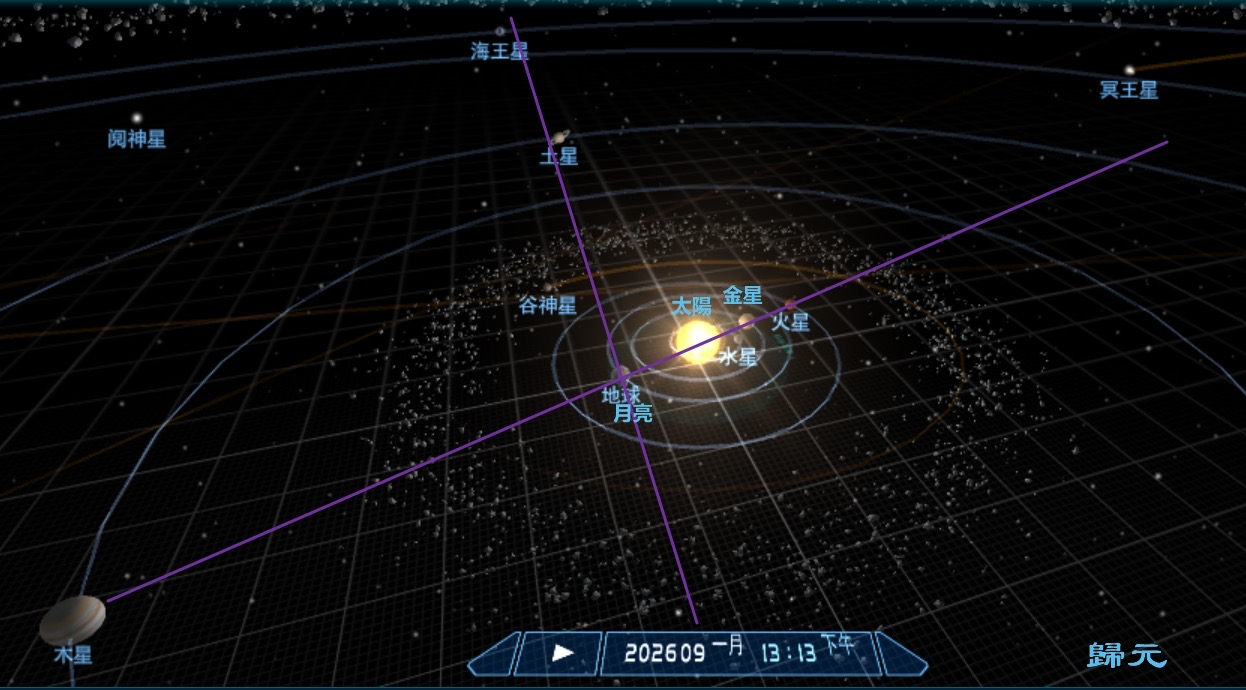The image size is (1246, 690).
Task: Select the 水星 (Mercury) label
Action: pos(738,357)
